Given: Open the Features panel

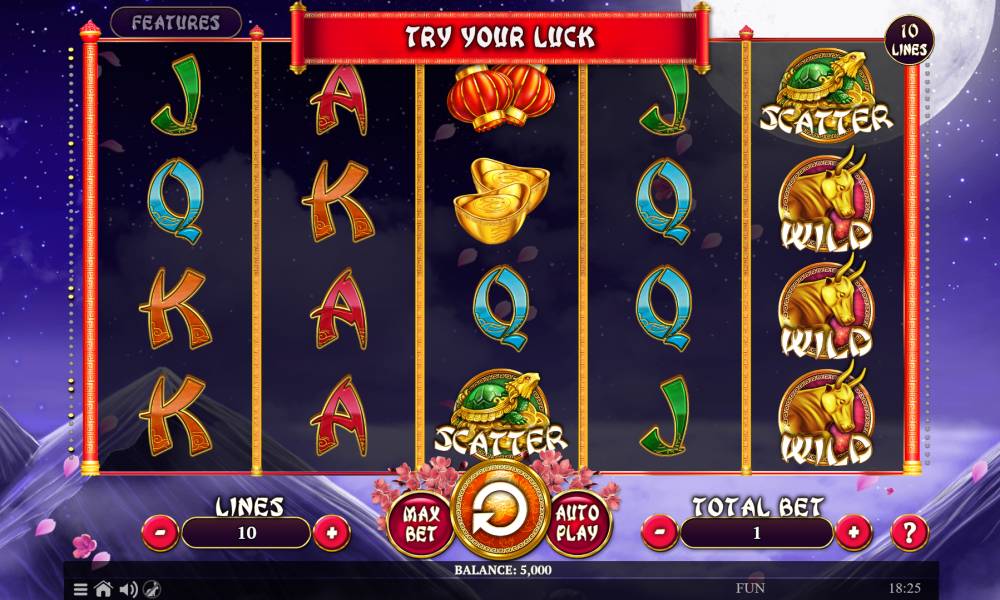Looking at the screenshot, I should pyautogui.click(x=176, y=22).
